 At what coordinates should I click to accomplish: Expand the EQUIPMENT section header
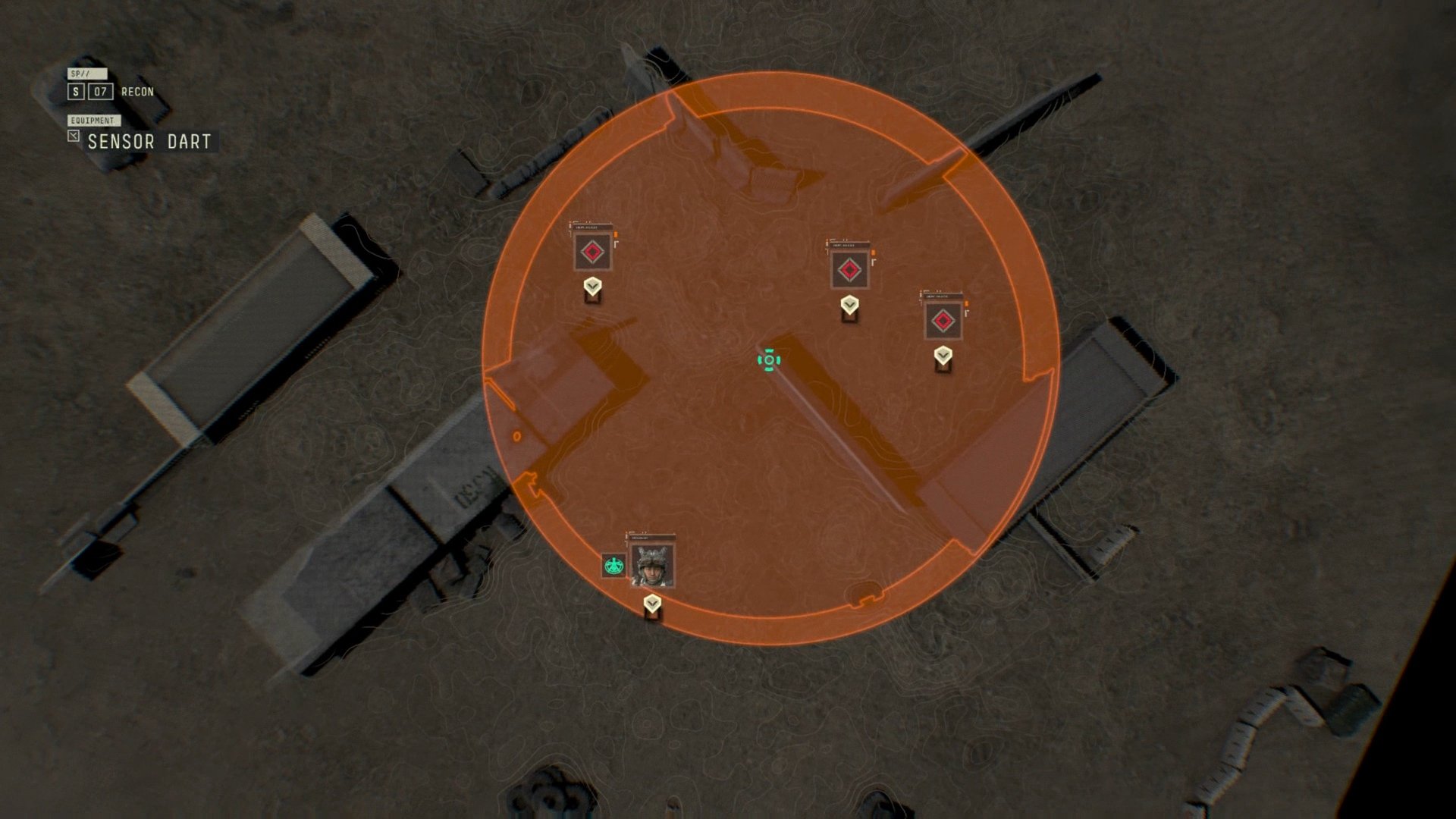(x=93, y=119)
